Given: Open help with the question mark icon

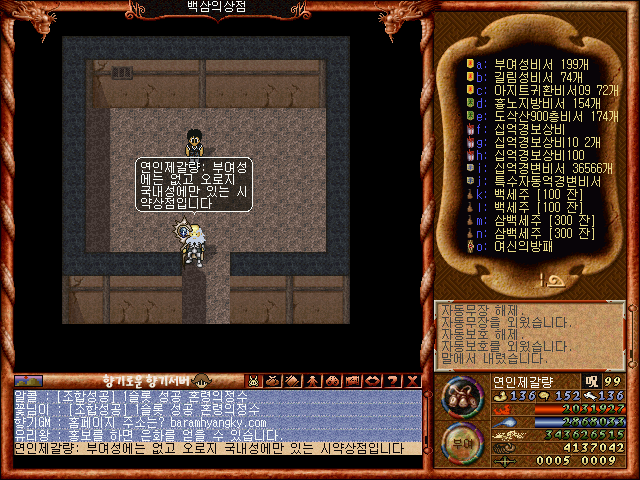Looking at the screenshot, I should click(x=391, y=380).
